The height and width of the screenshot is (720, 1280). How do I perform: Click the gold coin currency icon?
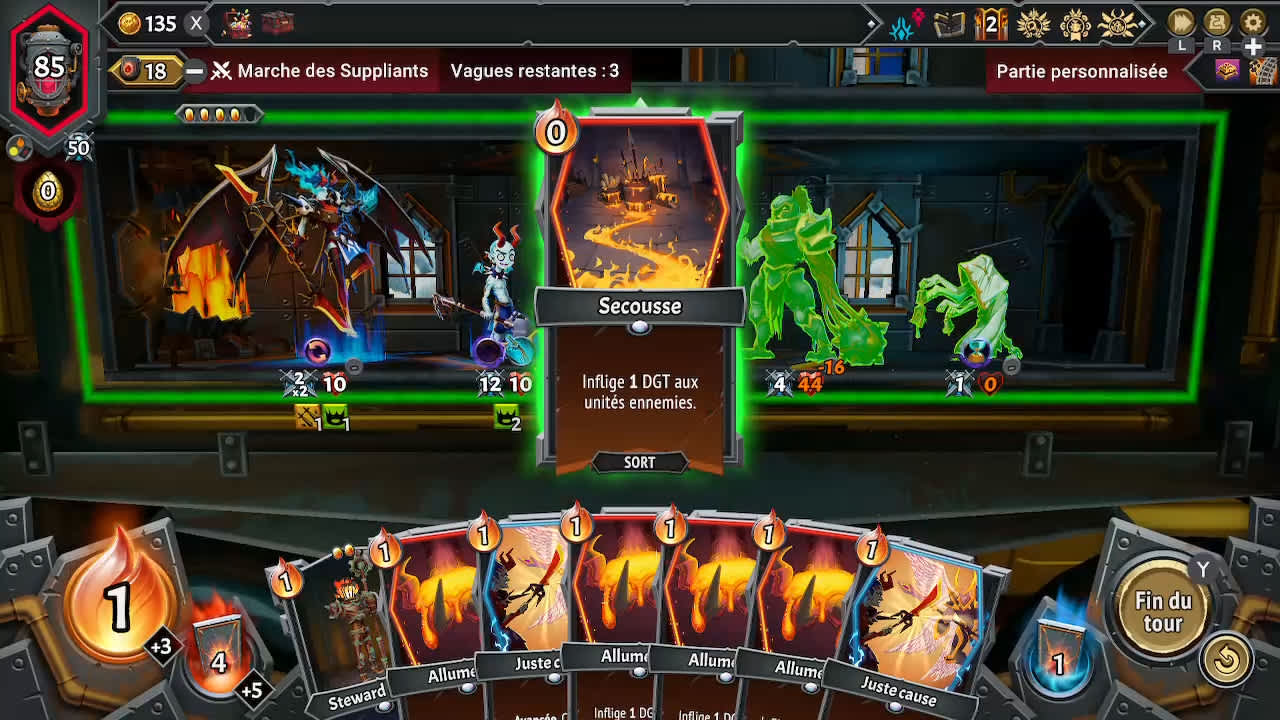[x=129, y=23]
